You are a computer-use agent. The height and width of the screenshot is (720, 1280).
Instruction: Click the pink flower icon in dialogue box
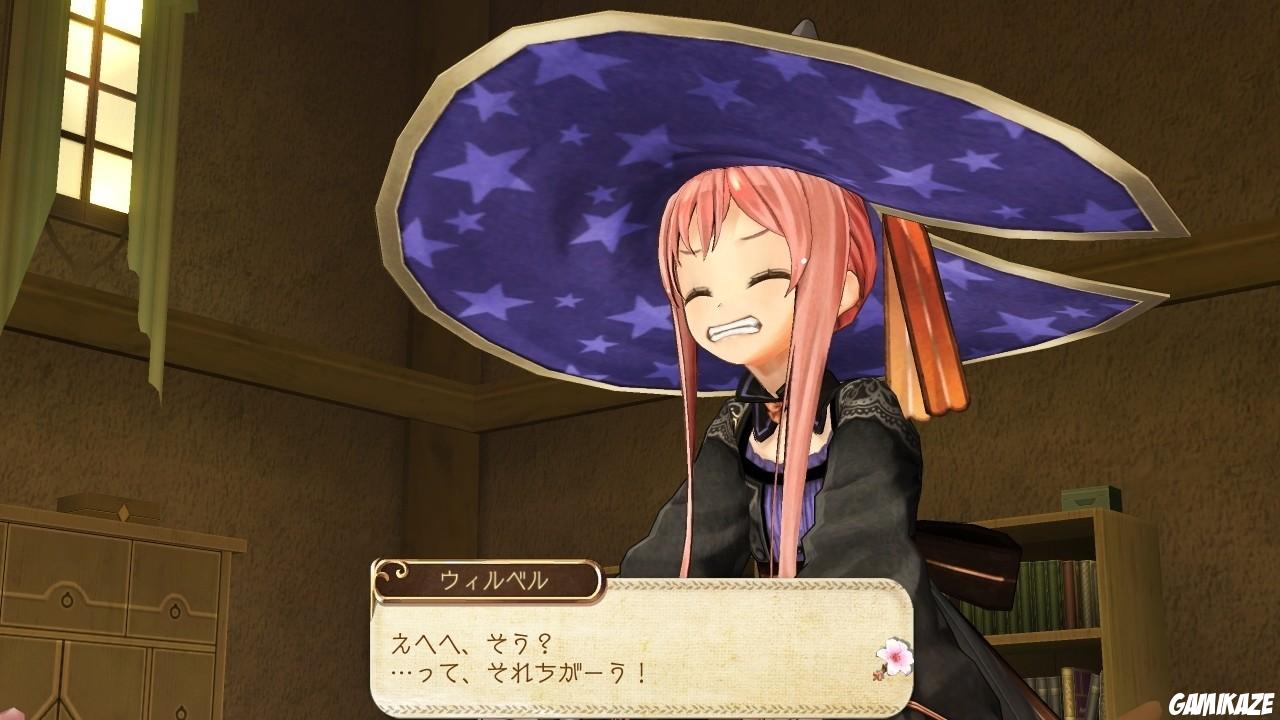point(894,657)
